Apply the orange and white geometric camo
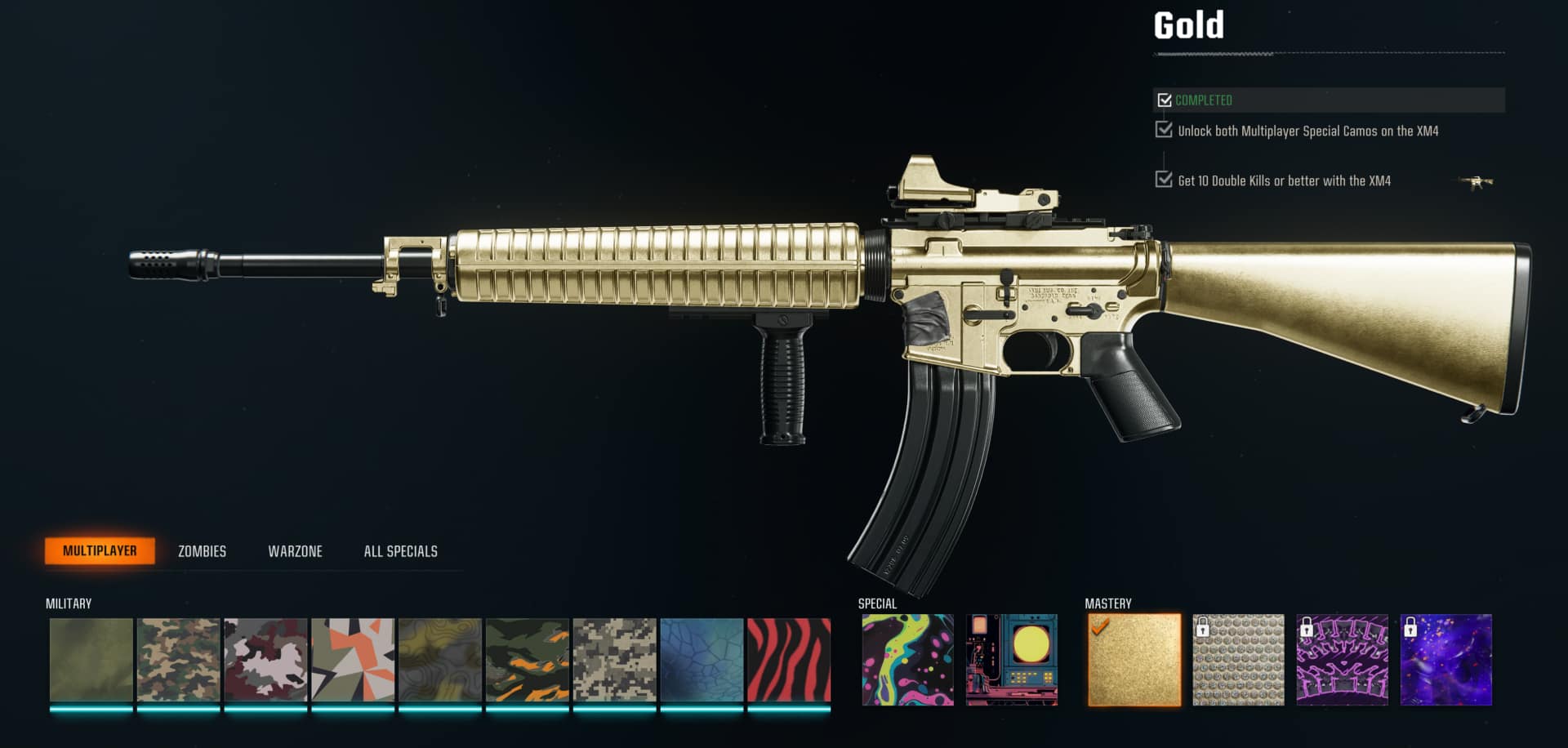This screenshot has width=1568, height=748. click(x=353, y=660)
